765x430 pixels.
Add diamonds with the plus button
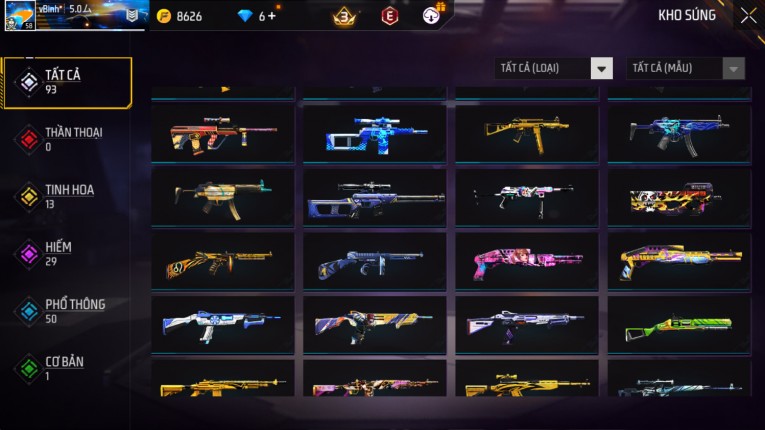tap(271, 16)
